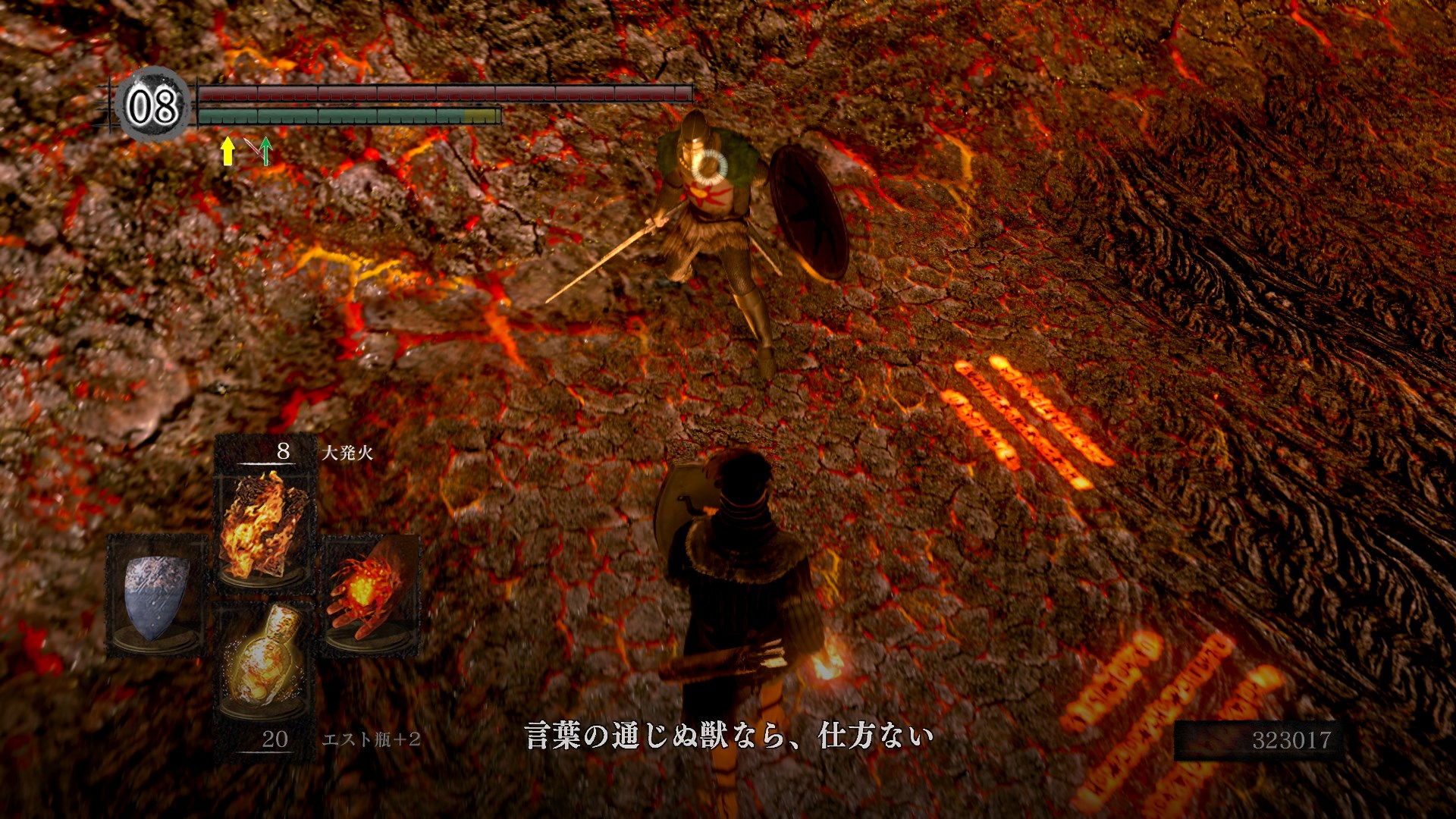Click the silver shield equipment slot

click(157, 595)
